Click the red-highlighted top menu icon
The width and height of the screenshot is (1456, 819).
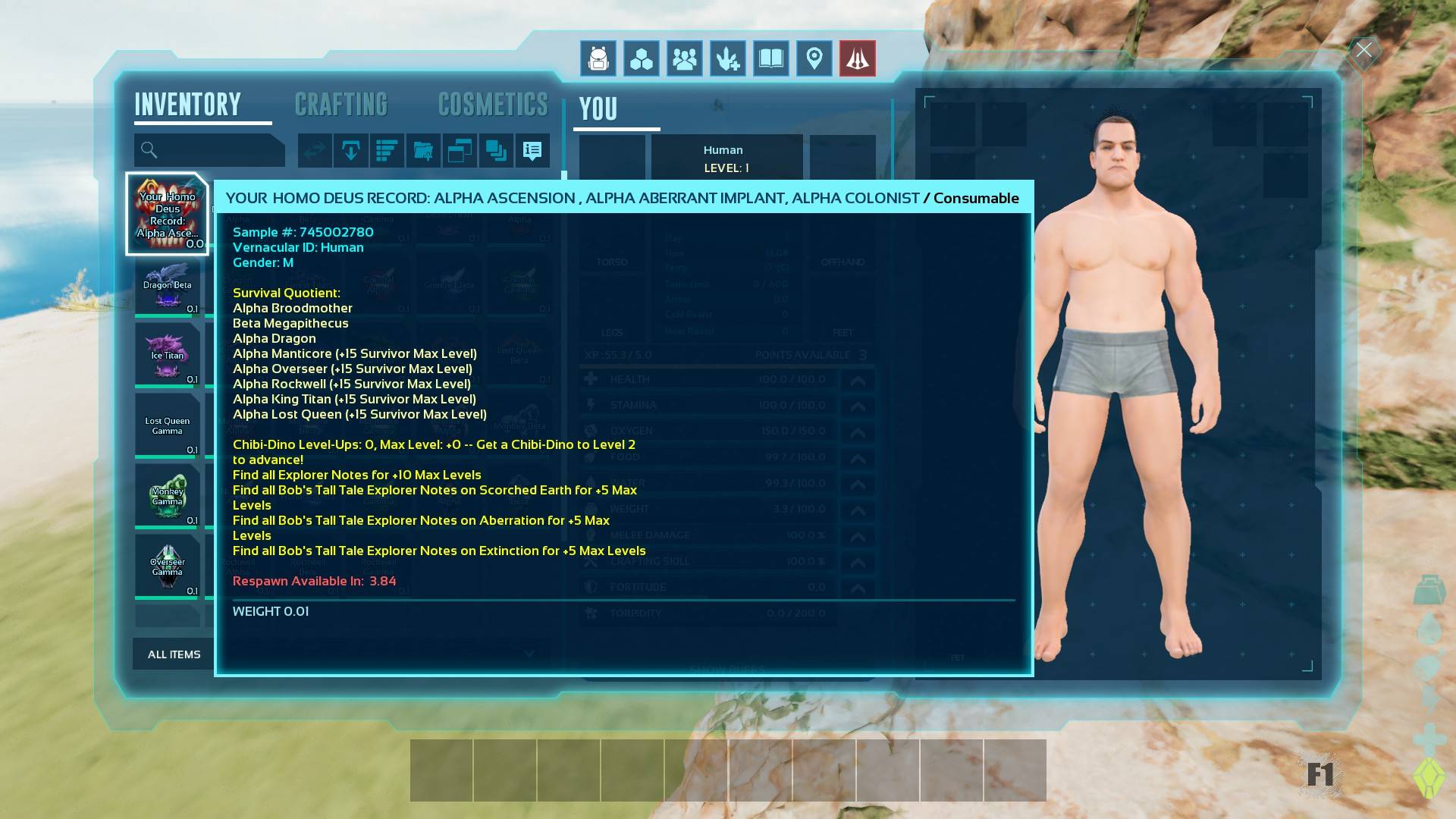click(858, 58)
